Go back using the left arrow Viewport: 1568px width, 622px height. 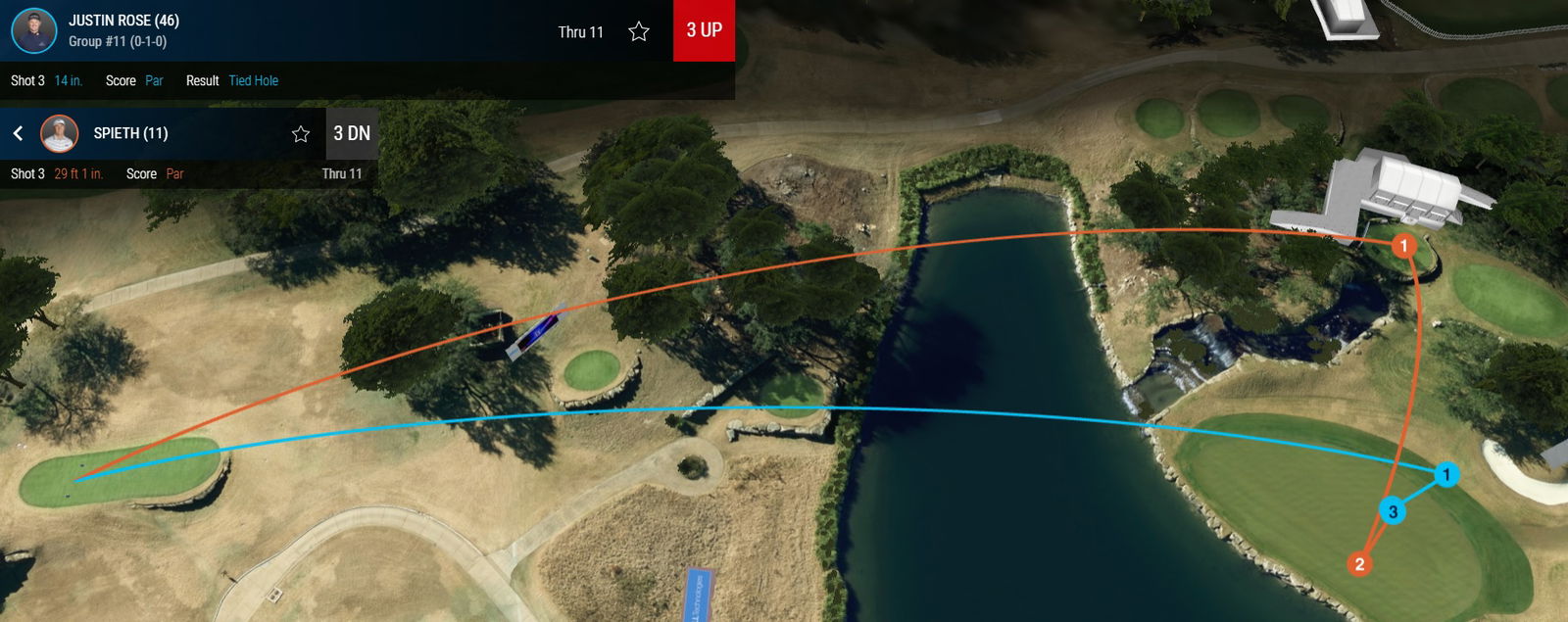click(18, 133)
